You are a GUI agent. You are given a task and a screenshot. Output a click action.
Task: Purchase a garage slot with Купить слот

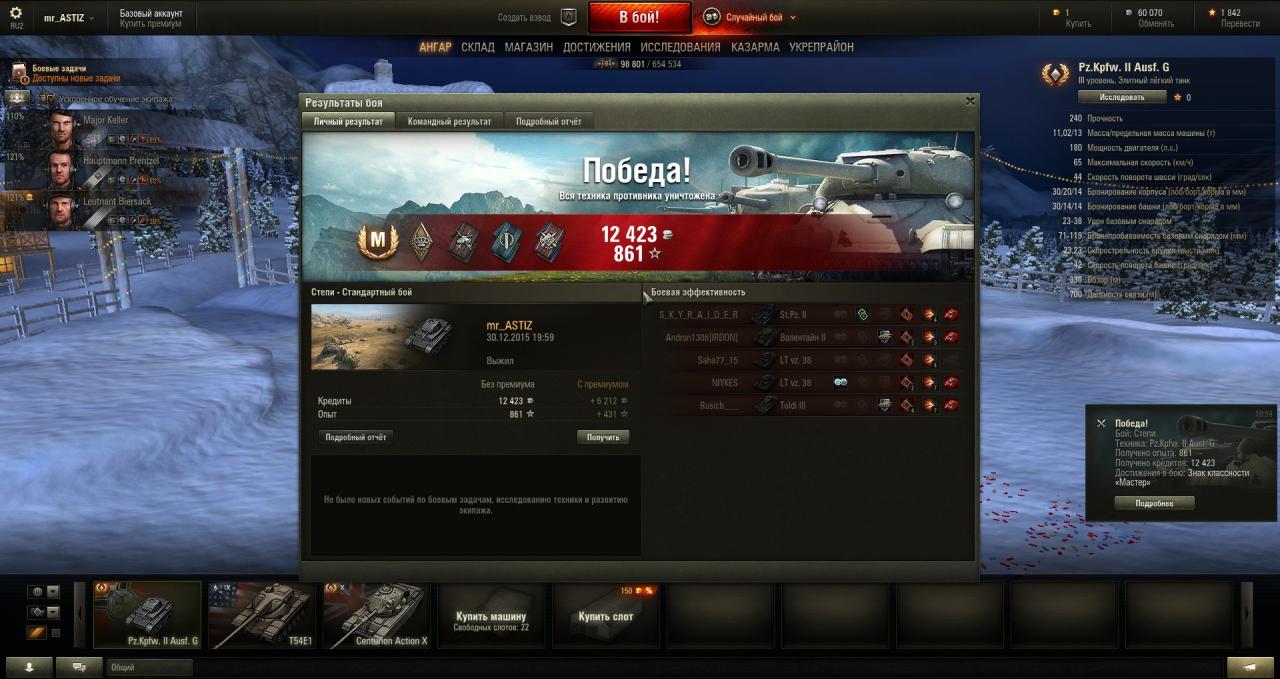coord(606,615)
